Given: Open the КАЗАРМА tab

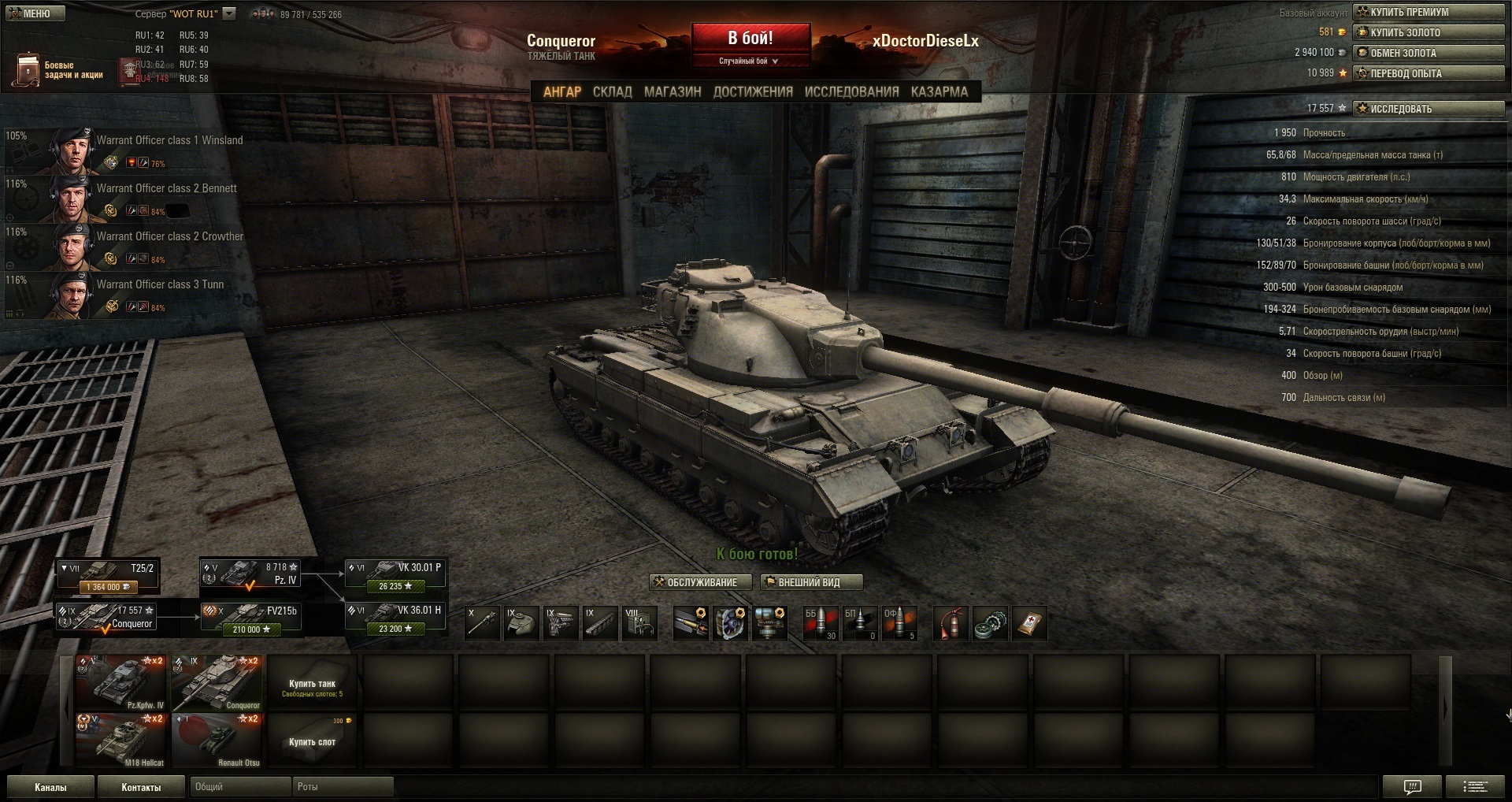Looking at the screenshot, I should click(x=939, y=91).
